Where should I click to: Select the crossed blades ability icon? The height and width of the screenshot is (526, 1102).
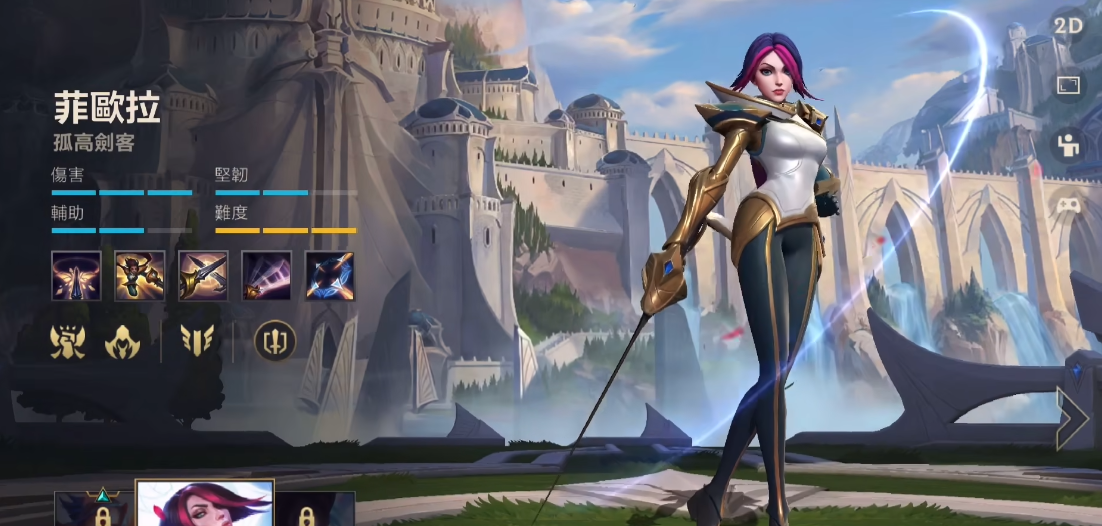[203, 276]
